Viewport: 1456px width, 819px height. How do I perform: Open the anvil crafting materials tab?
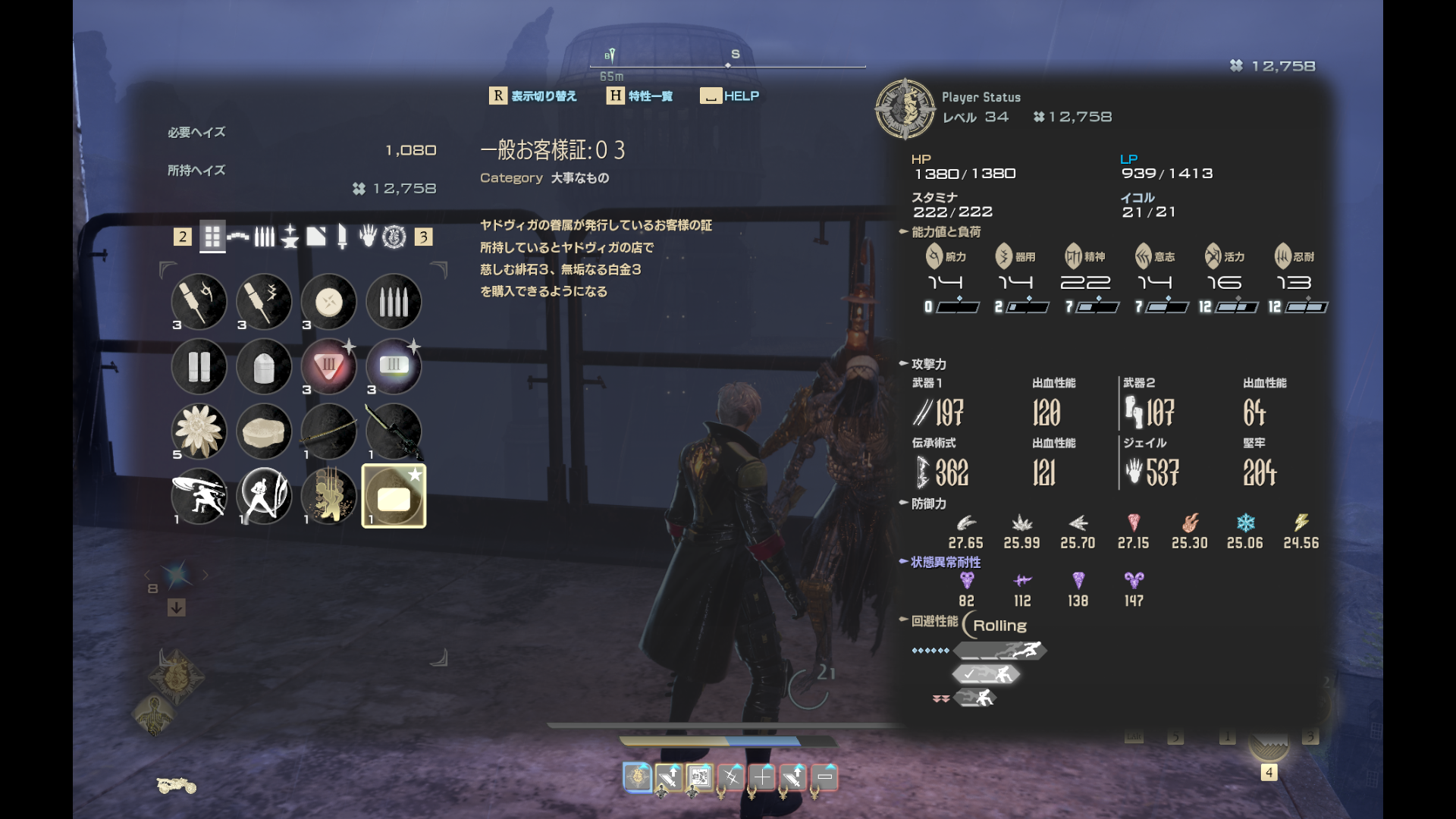tap(290, 237)
